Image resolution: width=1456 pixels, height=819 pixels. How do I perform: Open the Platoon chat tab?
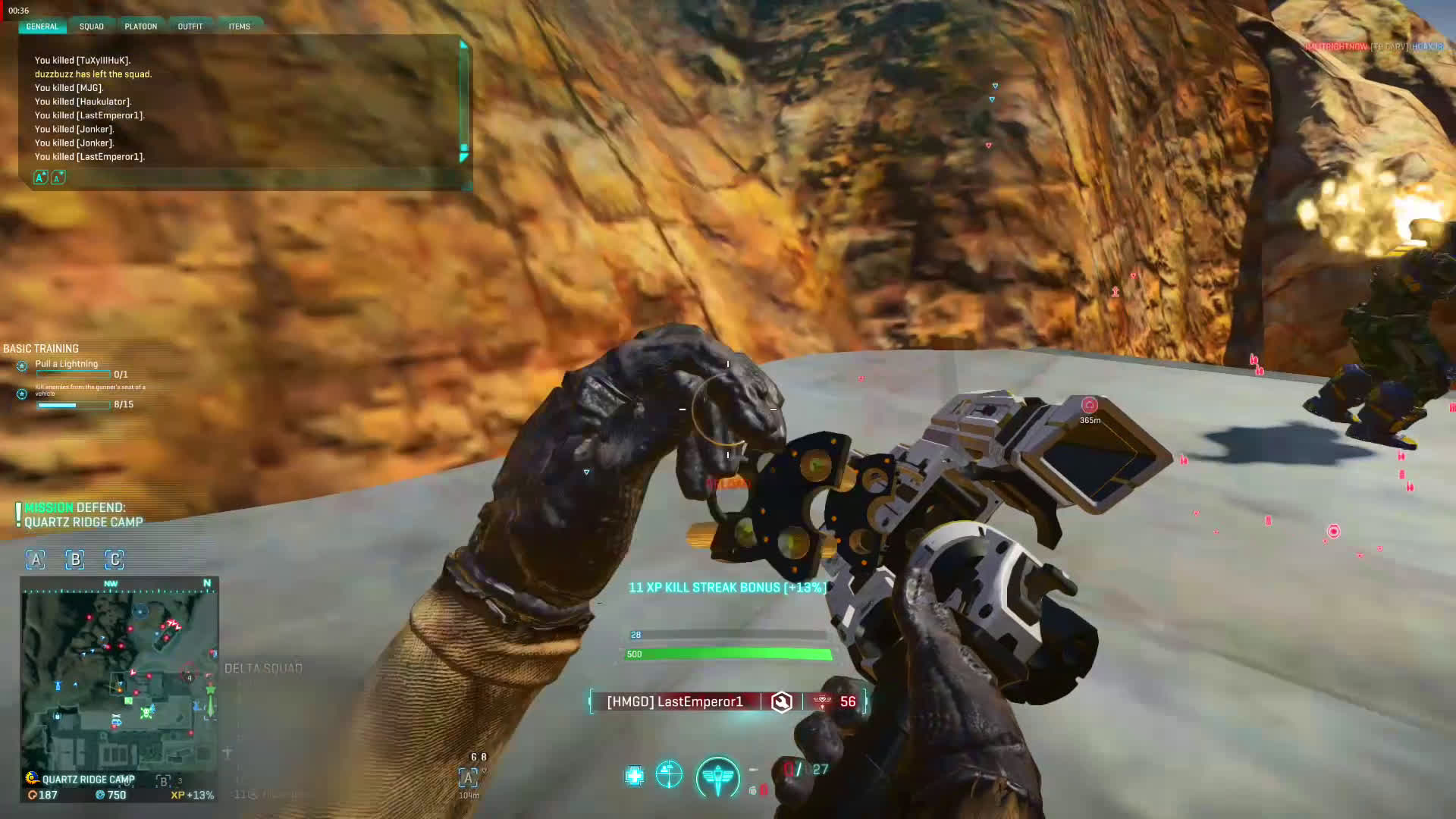[140, 27]
